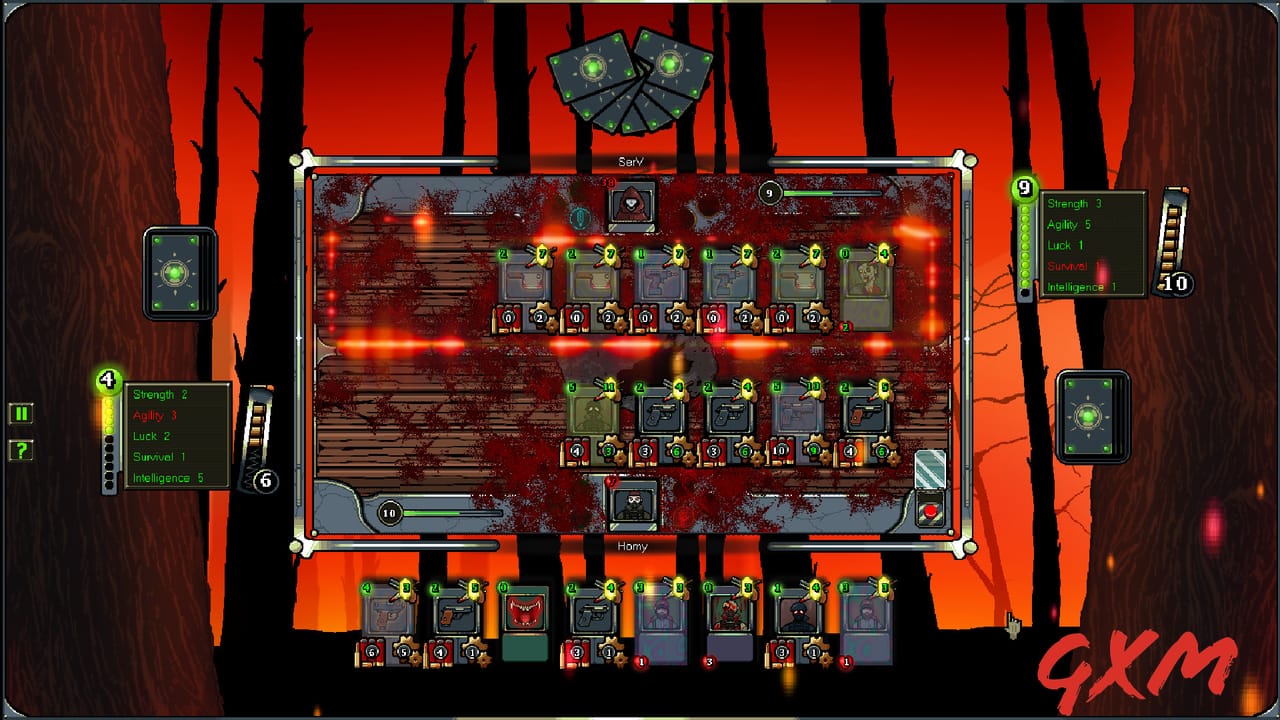Screen dimensions: 1280x720
Task: Expand your stats via the green orb showing 4
Action: coord(107,379)
